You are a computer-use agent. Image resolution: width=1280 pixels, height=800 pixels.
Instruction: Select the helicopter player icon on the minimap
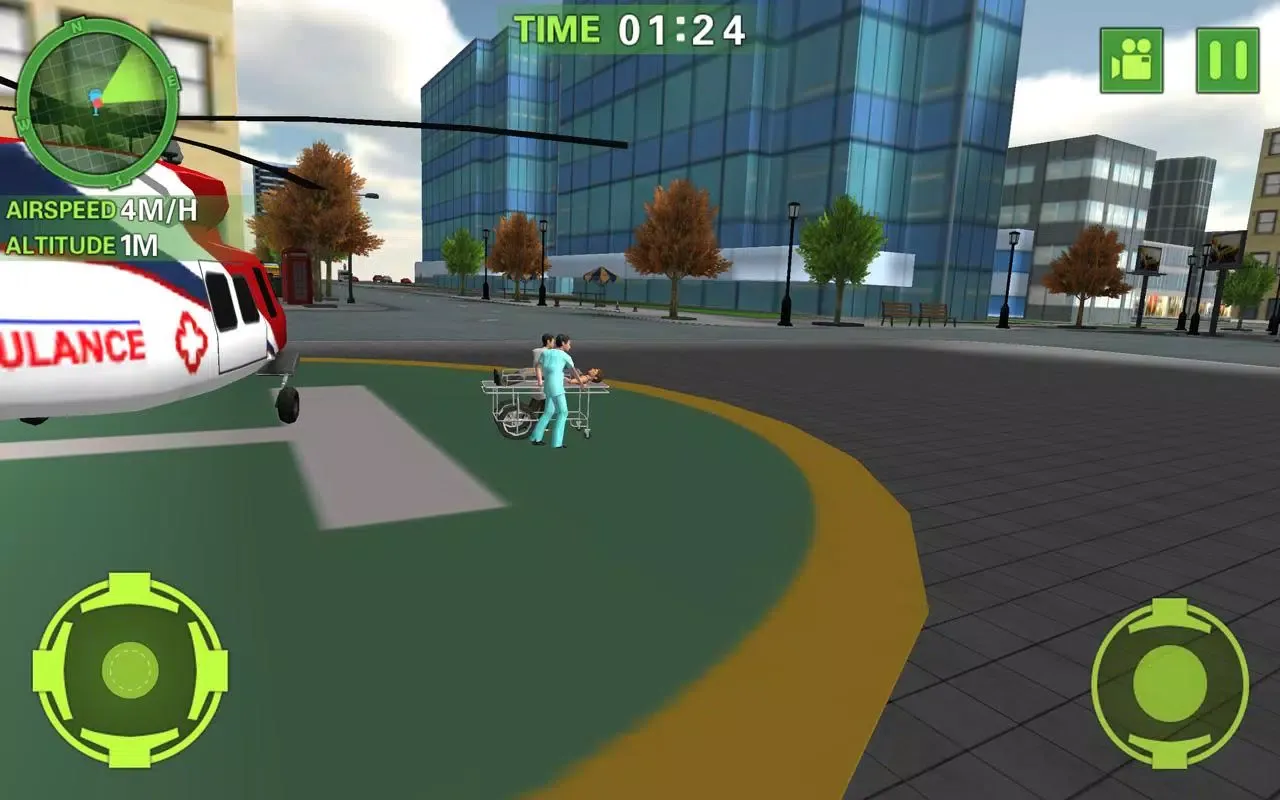[x=94, y=98]
